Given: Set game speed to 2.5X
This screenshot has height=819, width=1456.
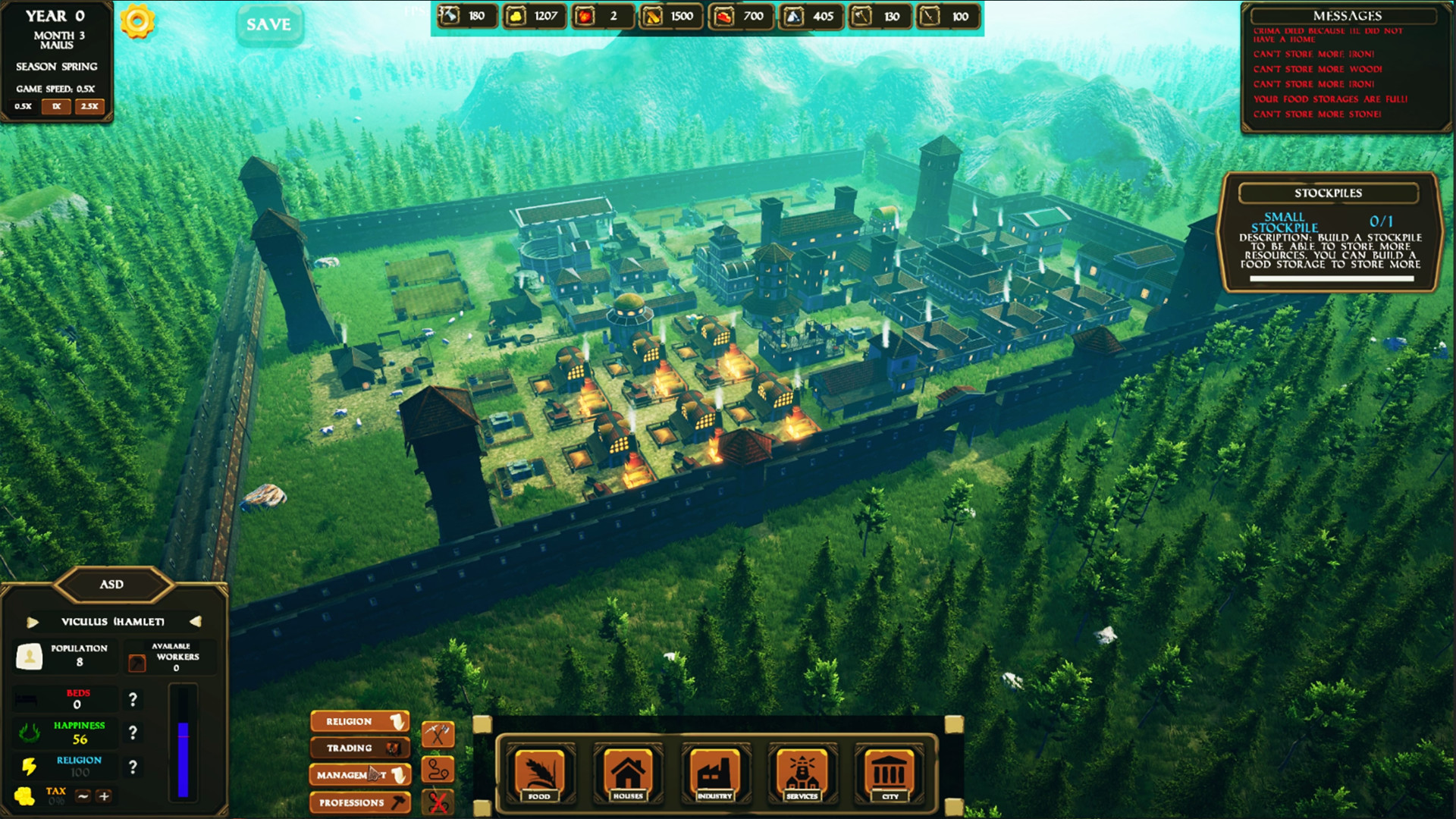Looking at the screenshot, I should click(x=89, y=107).
